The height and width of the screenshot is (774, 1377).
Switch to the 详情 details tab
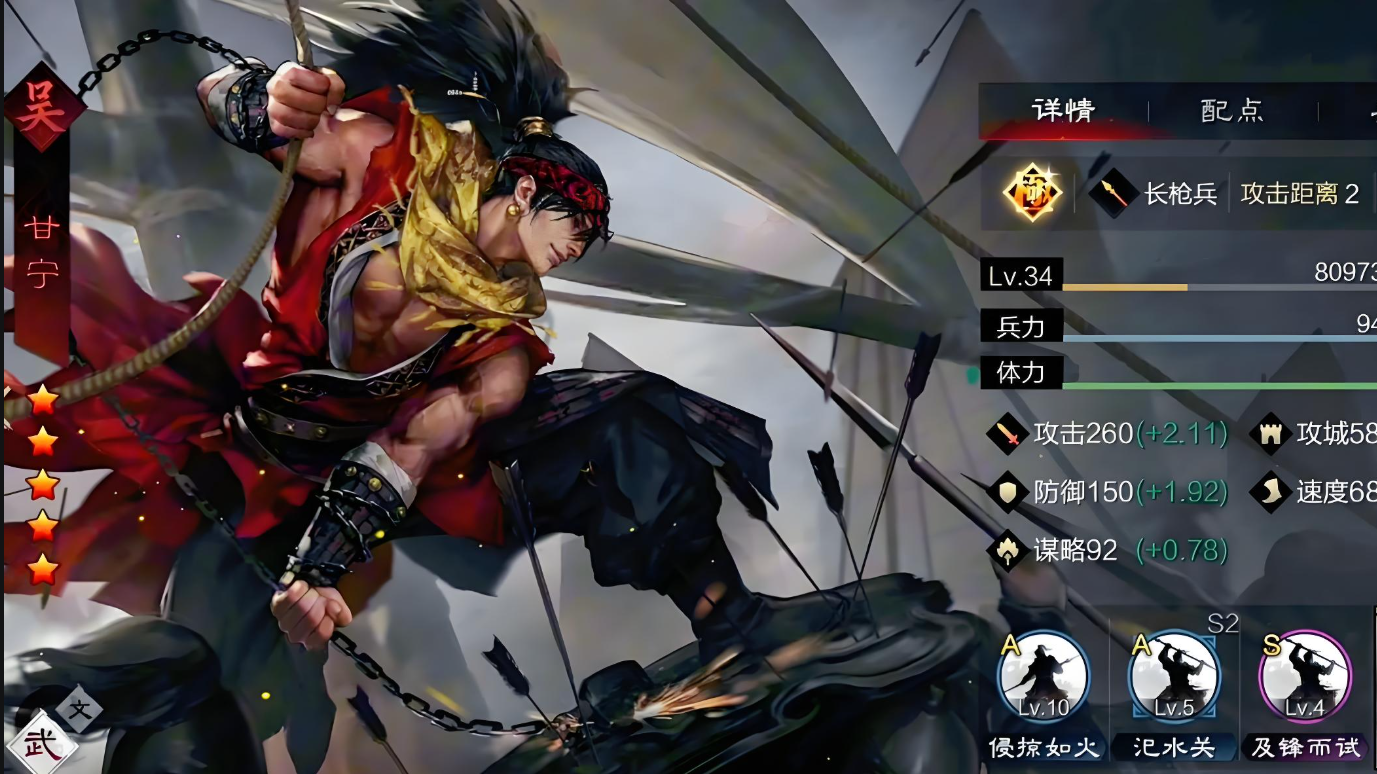1063,110
